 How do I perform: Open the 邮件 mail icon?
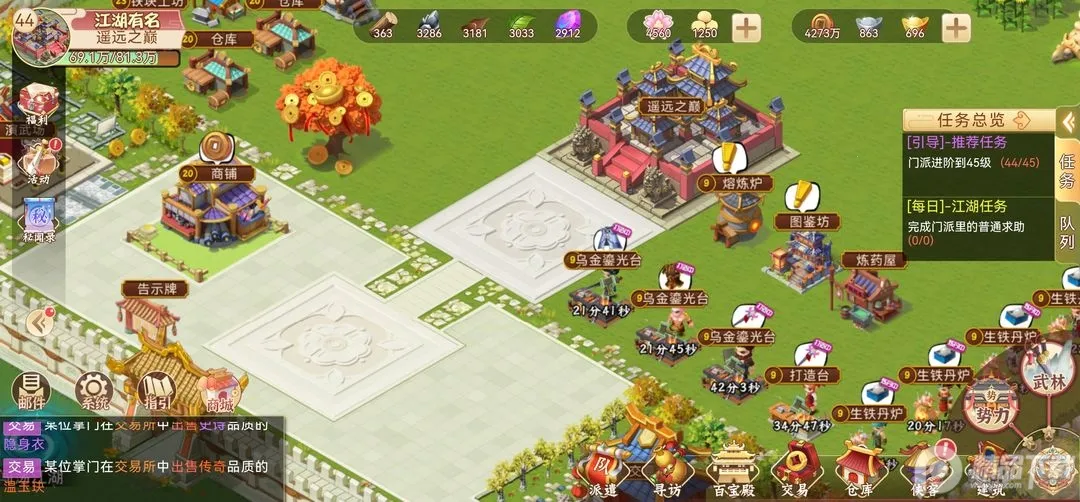pyautogui.click(x=32, y=391)
